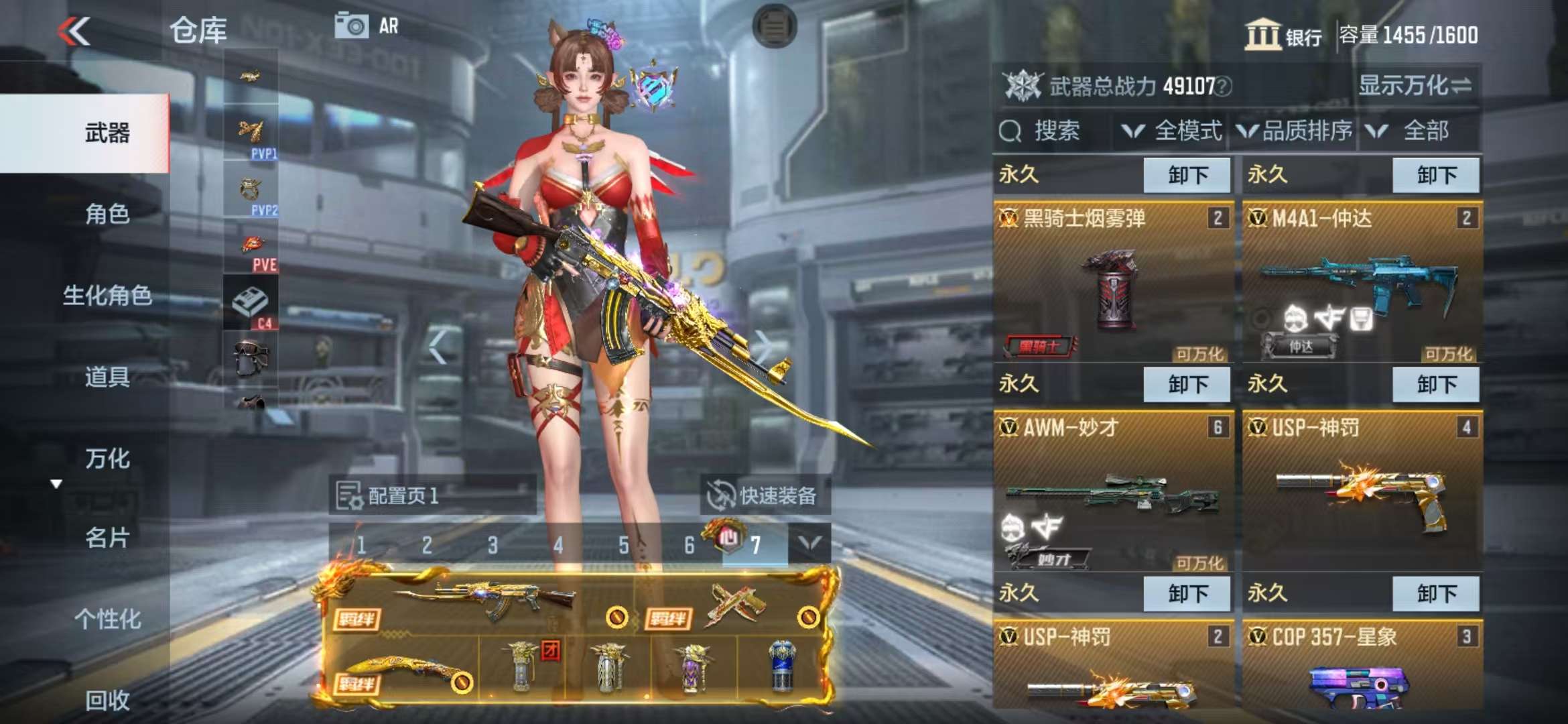
Task: Select the 武器 weapons category
Action: point(107,133)
